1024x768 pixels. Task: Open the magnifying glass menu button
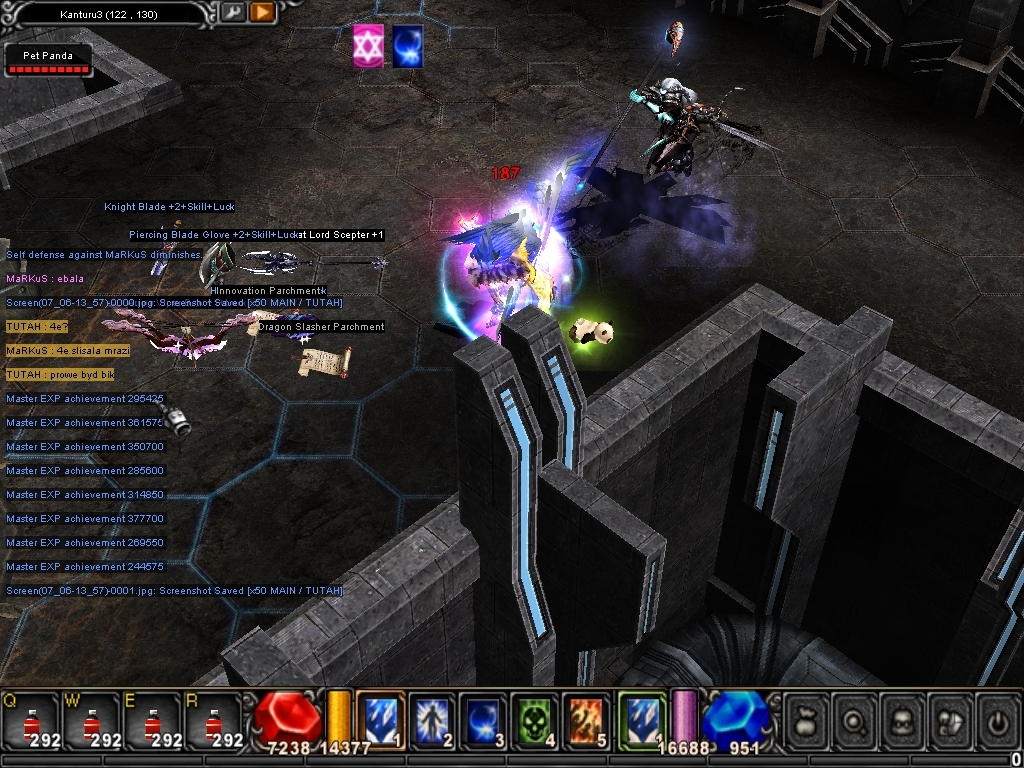point(855,719)
